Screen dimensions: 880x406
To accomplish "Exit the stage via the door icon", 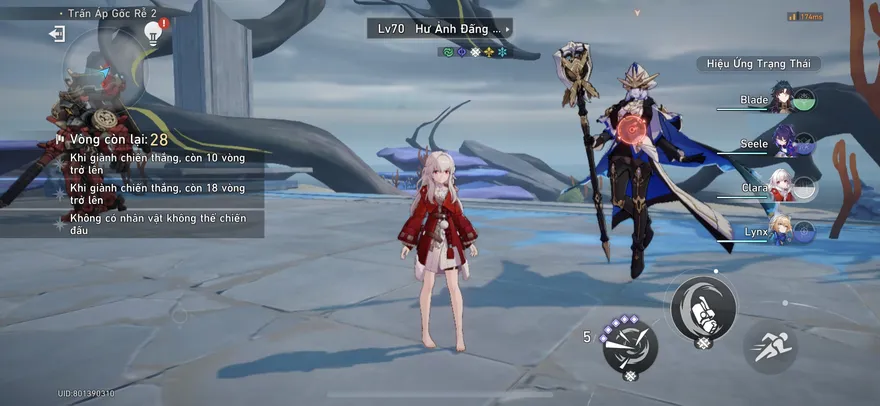I will (x=57, y=34).
